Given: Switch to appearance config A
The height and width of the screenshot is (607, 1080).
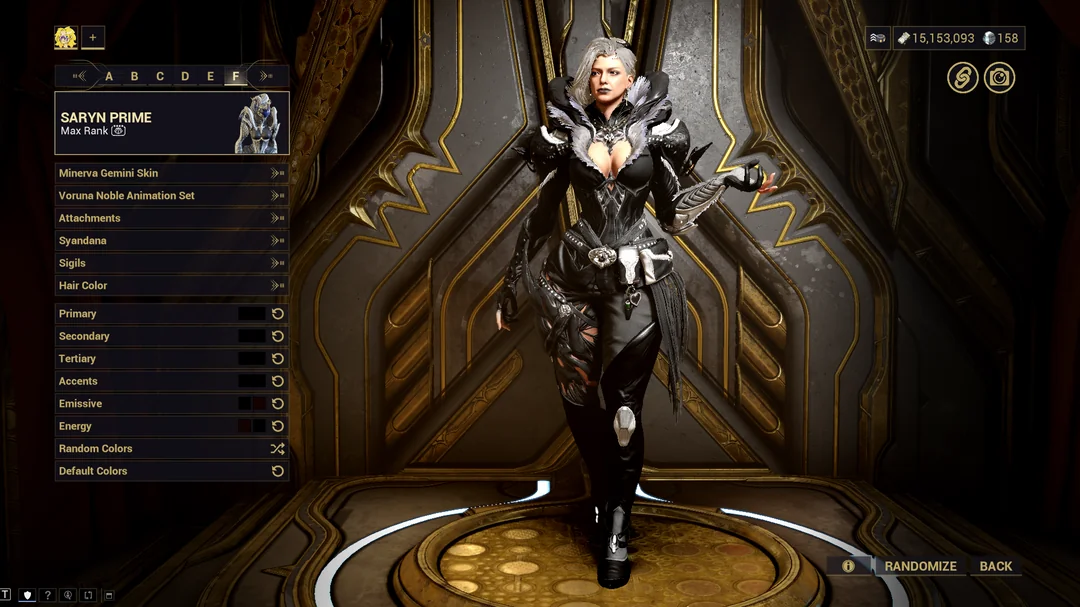Looking at the screenshot, I should [x=109, y=76].
